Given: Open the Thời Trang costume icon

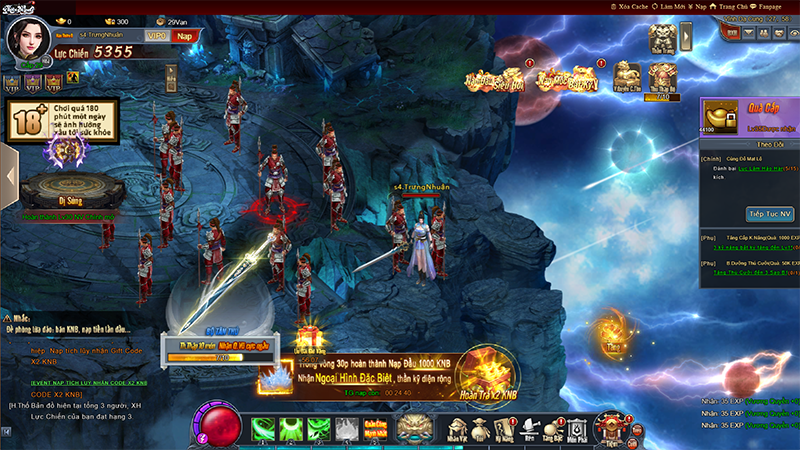Looking at the screenshot, I should (x=662, y=38).
